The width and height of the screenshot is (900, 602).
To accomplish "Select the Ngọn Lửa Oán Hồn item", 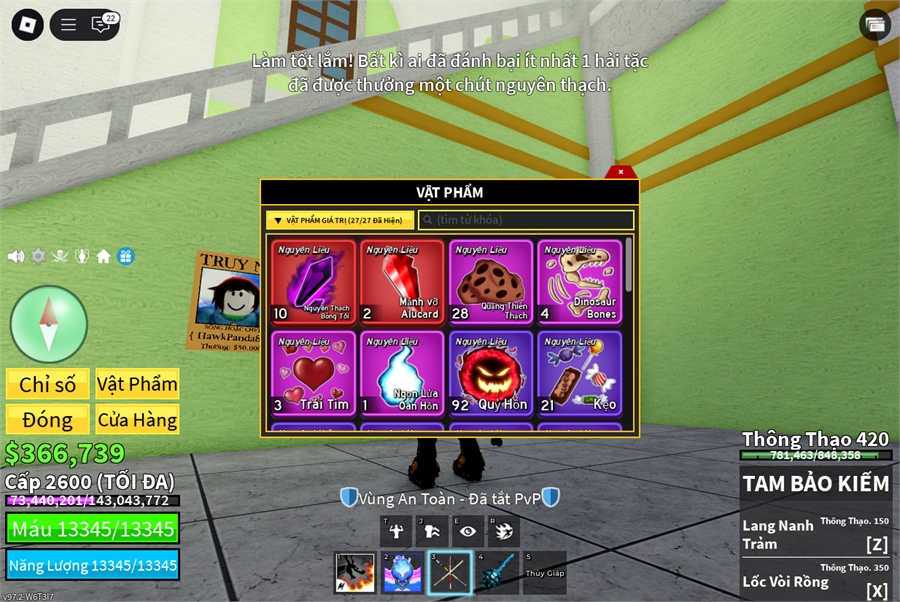I will pyautogui.click(x=402, y=373).
